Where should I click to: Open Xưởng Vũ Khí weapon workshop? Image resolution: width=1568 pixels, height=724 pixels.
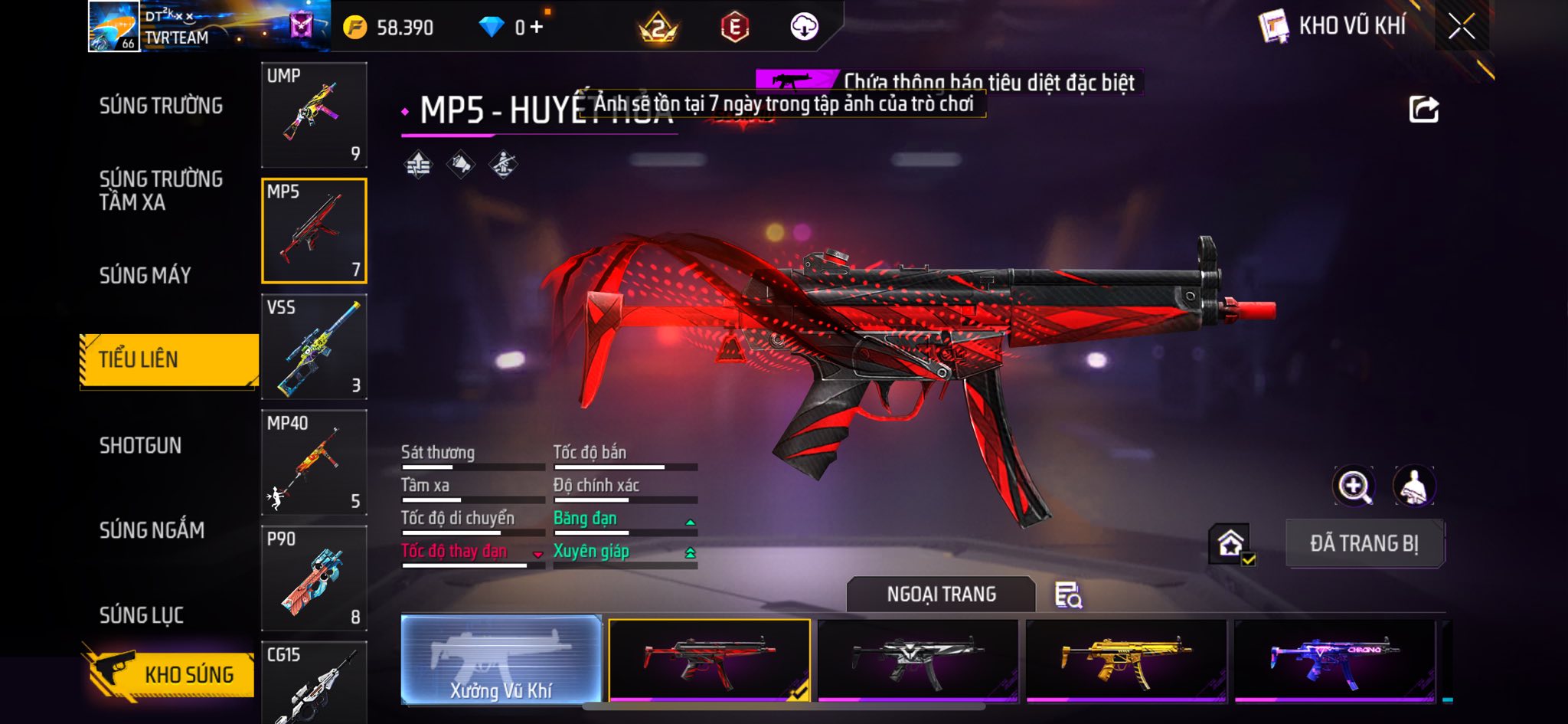[x=501, y=660]
